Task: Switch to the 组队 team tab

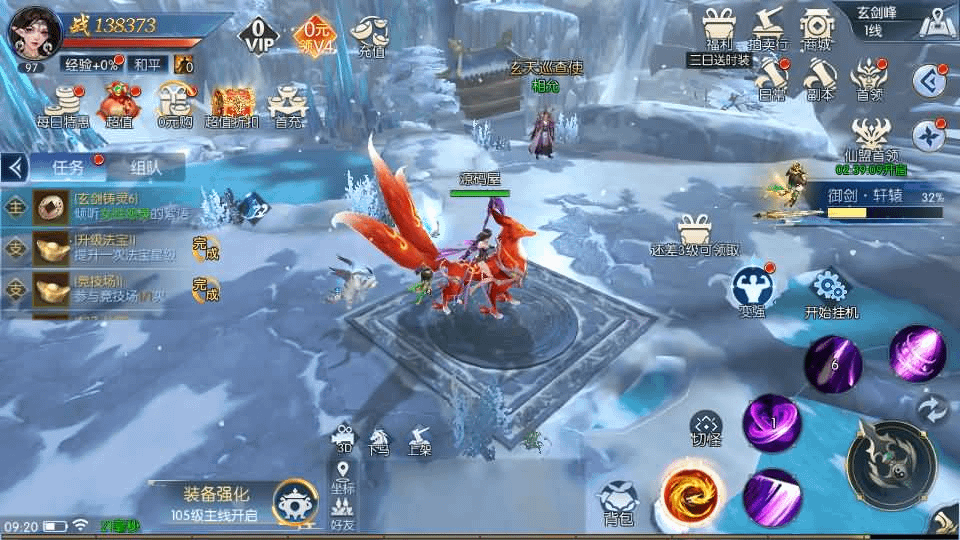Action: (144, 168)
